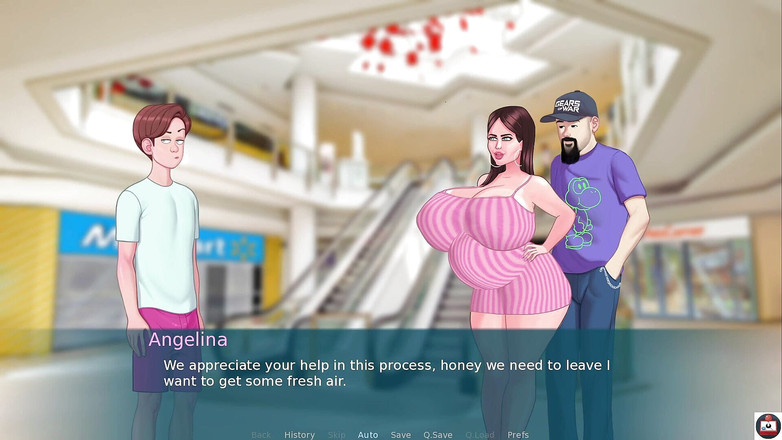Viewport: 782px width, 440px height.
Task: Open the dialogue History
Action: 299,435
